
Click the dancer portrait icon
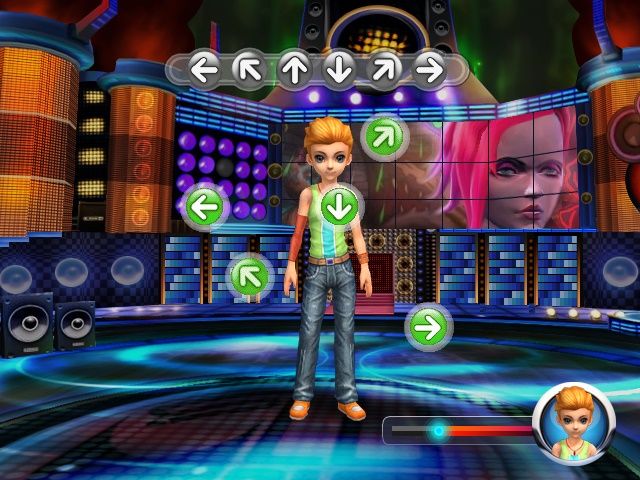click(x=574, y=422)
